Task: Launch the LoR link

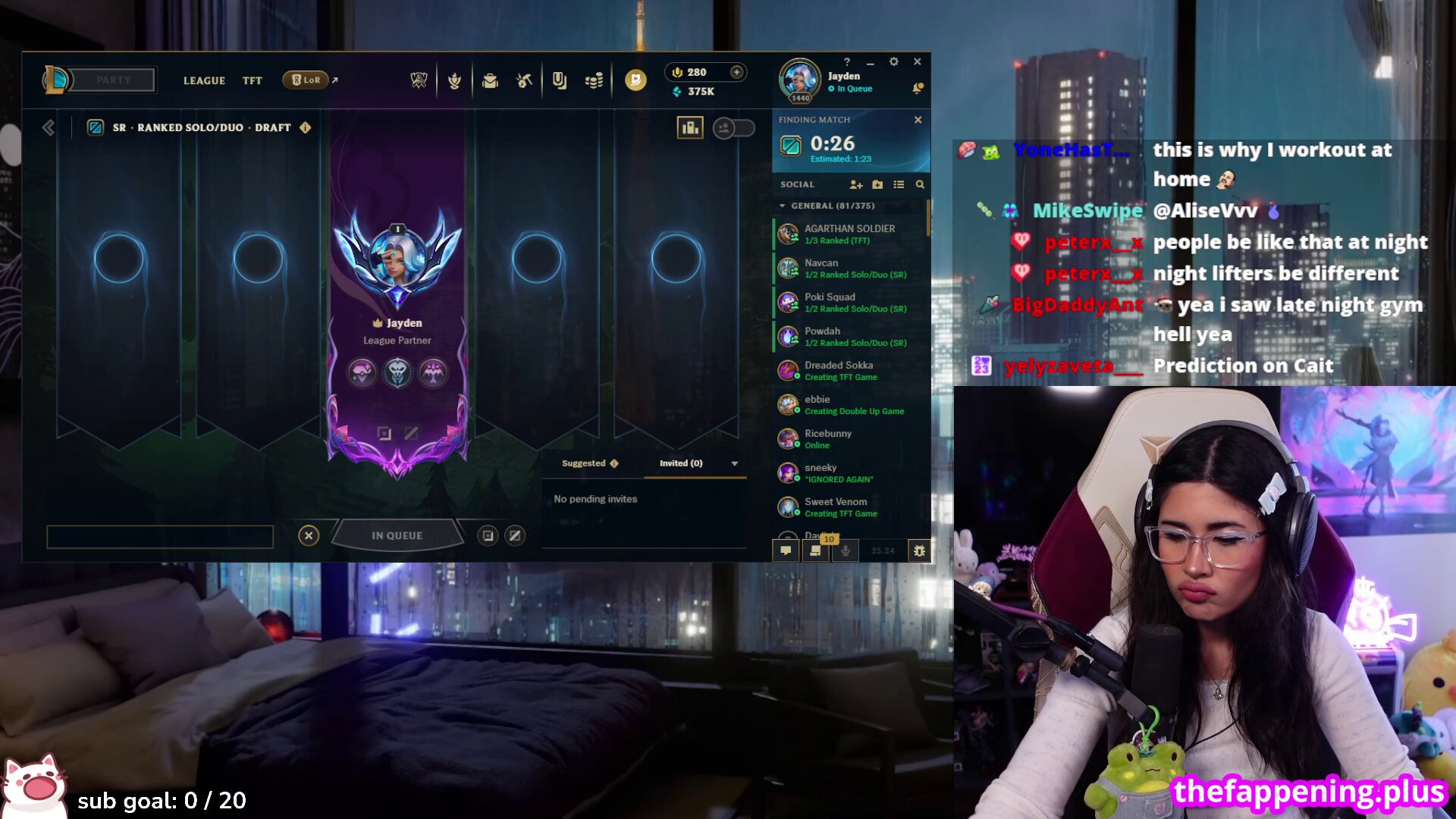Action: pyautogui.click(x=306, y=80)
